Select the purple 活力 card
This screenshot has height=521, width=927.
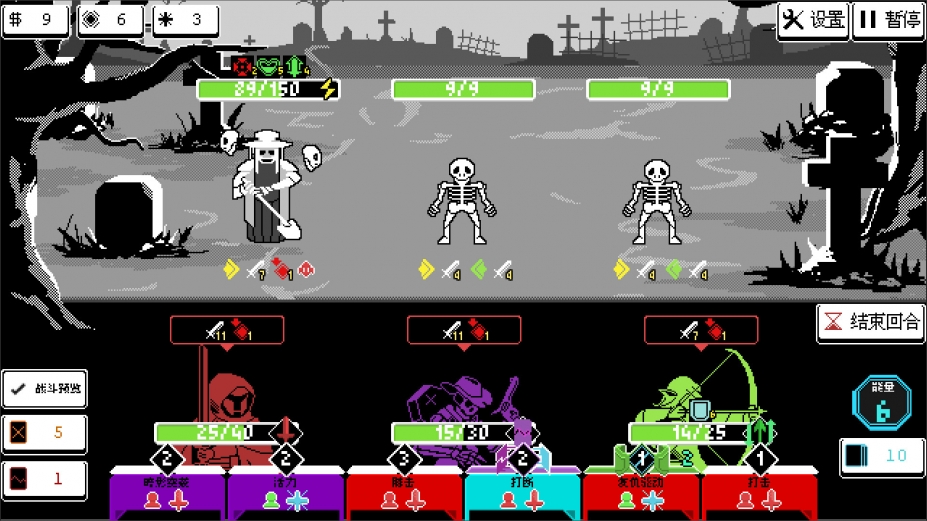click(285, 494)
